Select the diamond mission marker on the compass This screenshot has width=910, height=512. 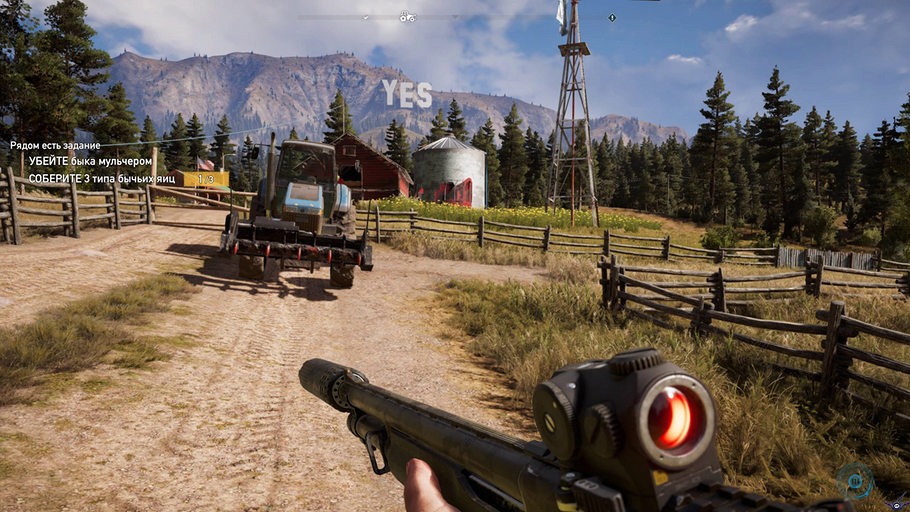(612, 18)
